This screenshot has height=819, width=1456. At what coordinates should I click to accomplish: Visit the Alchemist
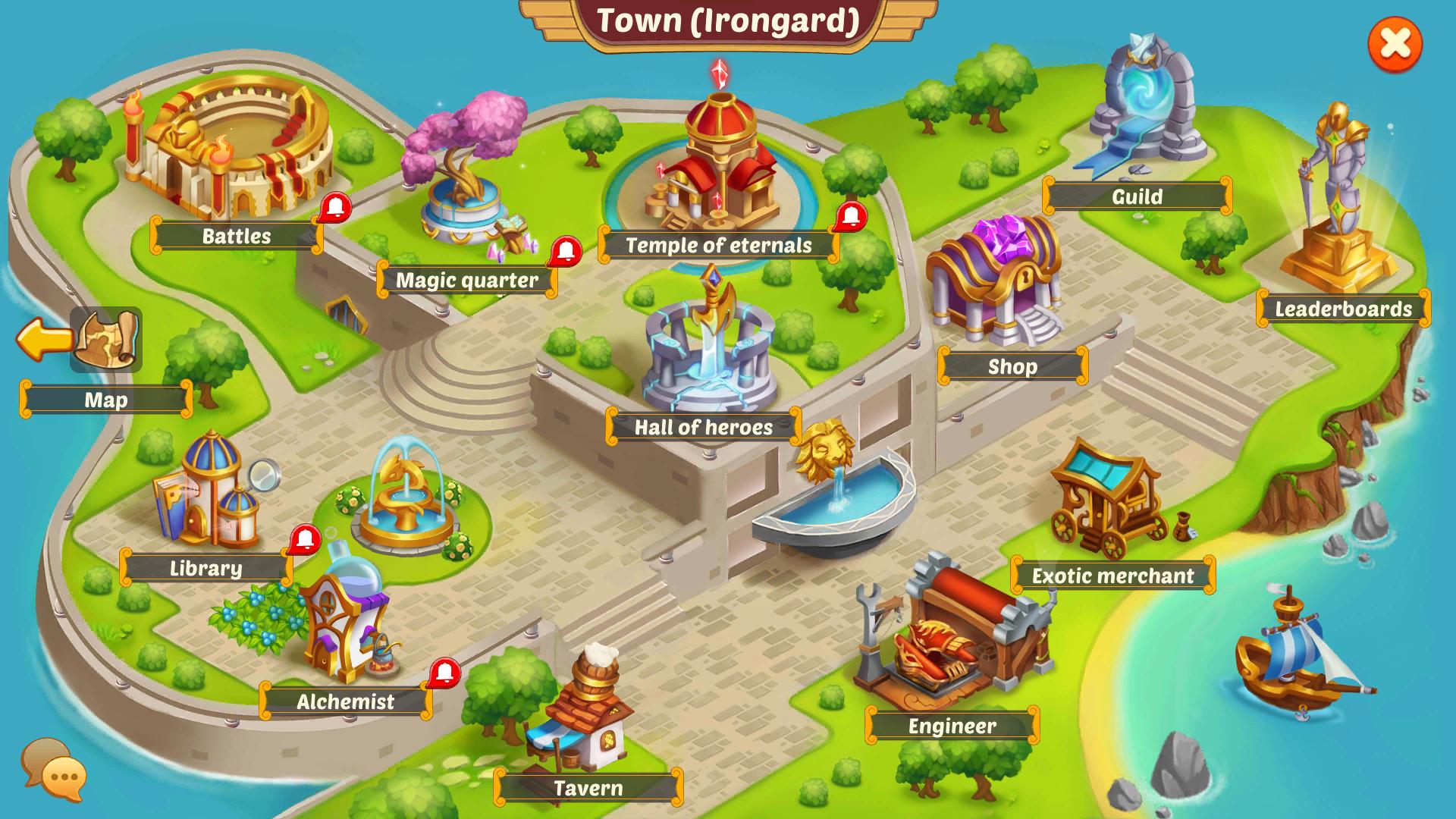(345, 701)
